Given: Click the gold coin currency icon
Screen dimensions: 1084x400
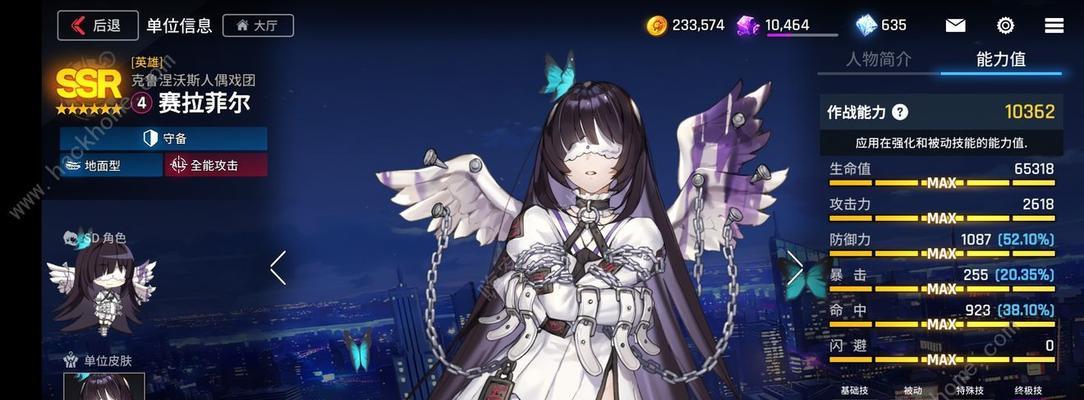Looking at the screenshot, I should 656,25.
